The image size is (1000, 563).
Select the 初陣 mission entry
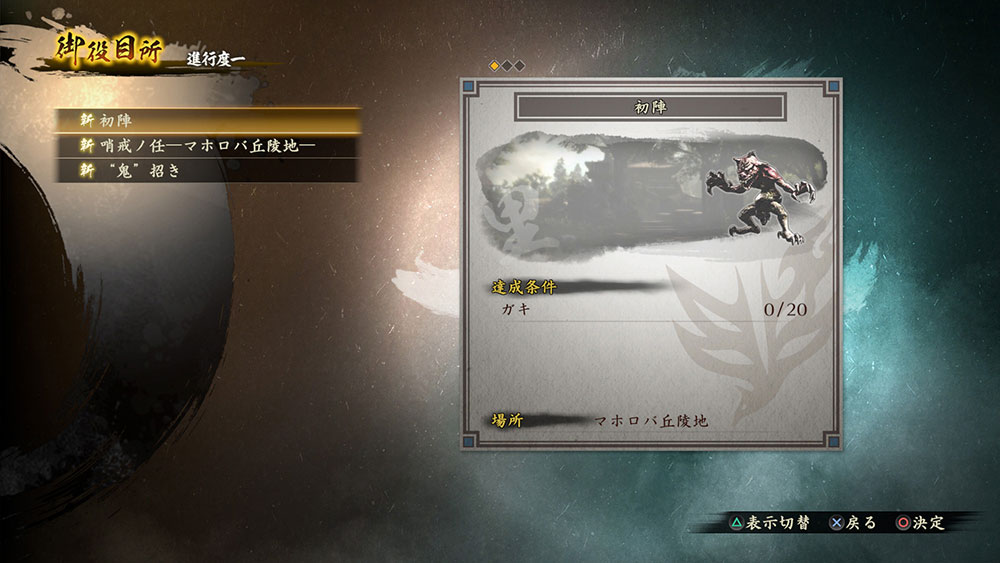208,120
